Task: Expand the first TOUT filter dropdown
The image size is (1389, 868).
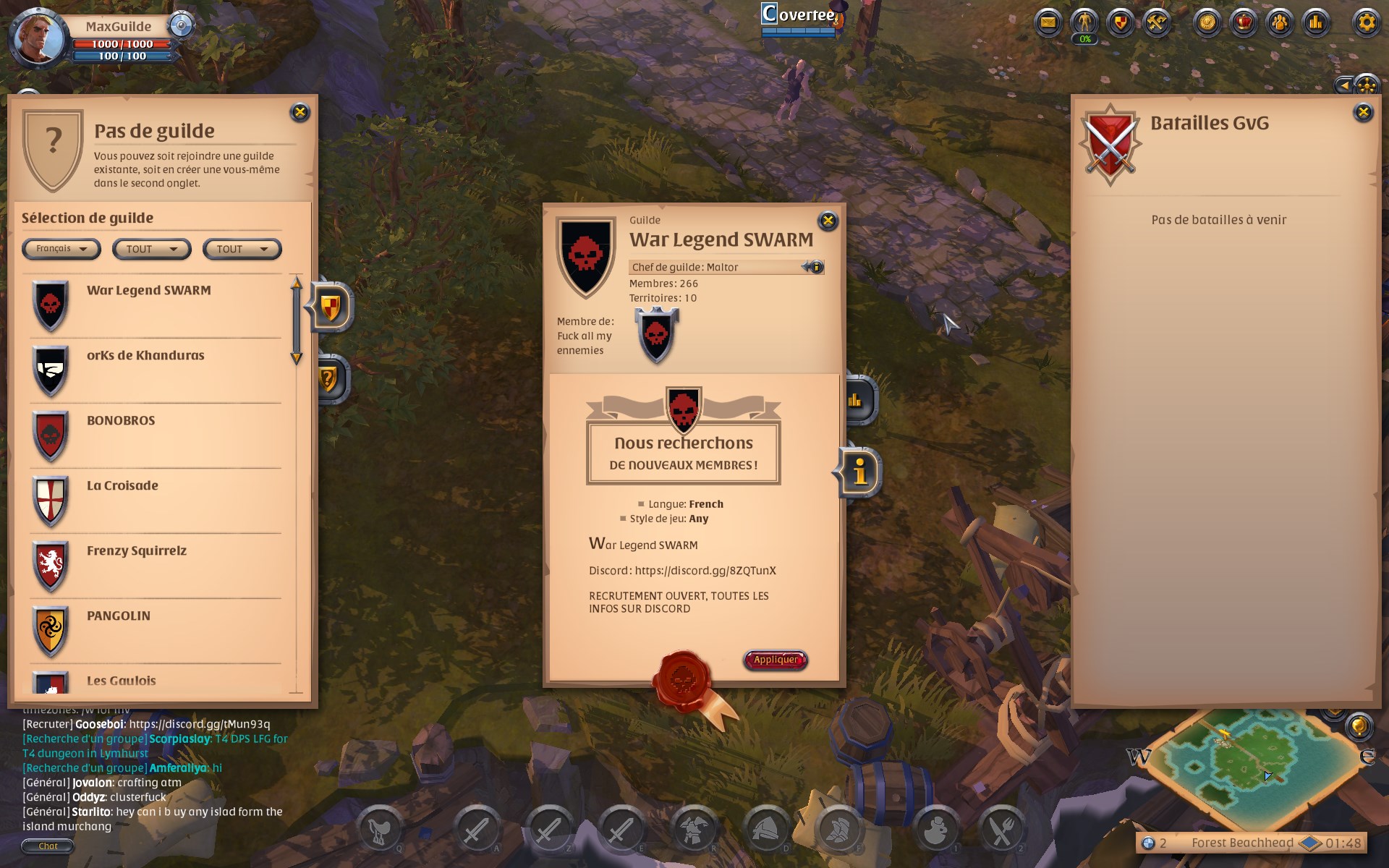Action: click(x=151, y=249)
